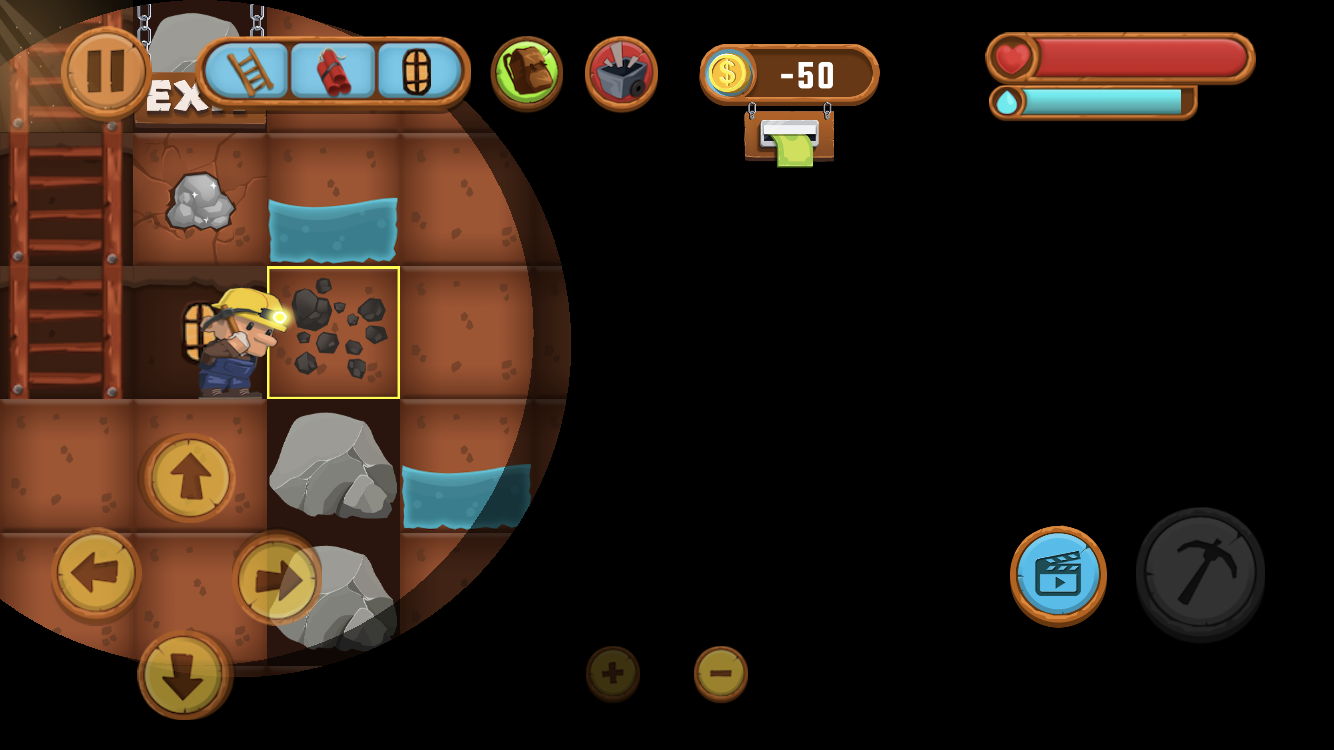Screen dimensions: 1334x750
Task: Watch a video ad via the clapperboard button
Action: coord(1058,575)
